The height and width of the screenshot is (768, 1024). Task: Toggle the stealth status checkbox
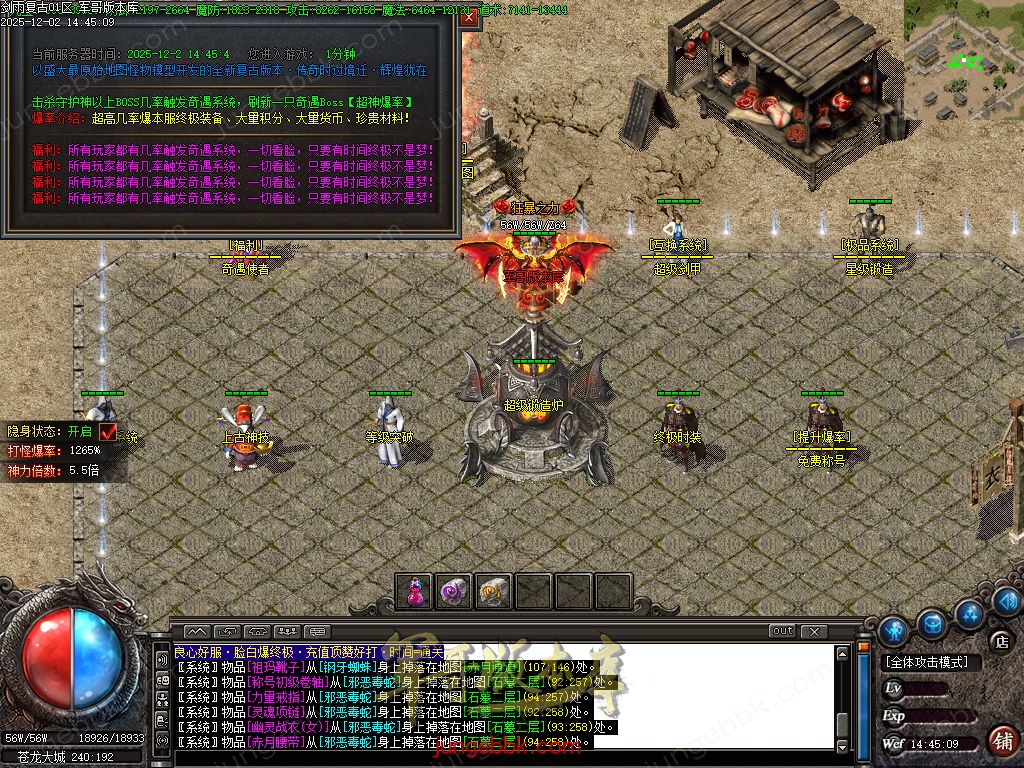(x=108, y=431)
